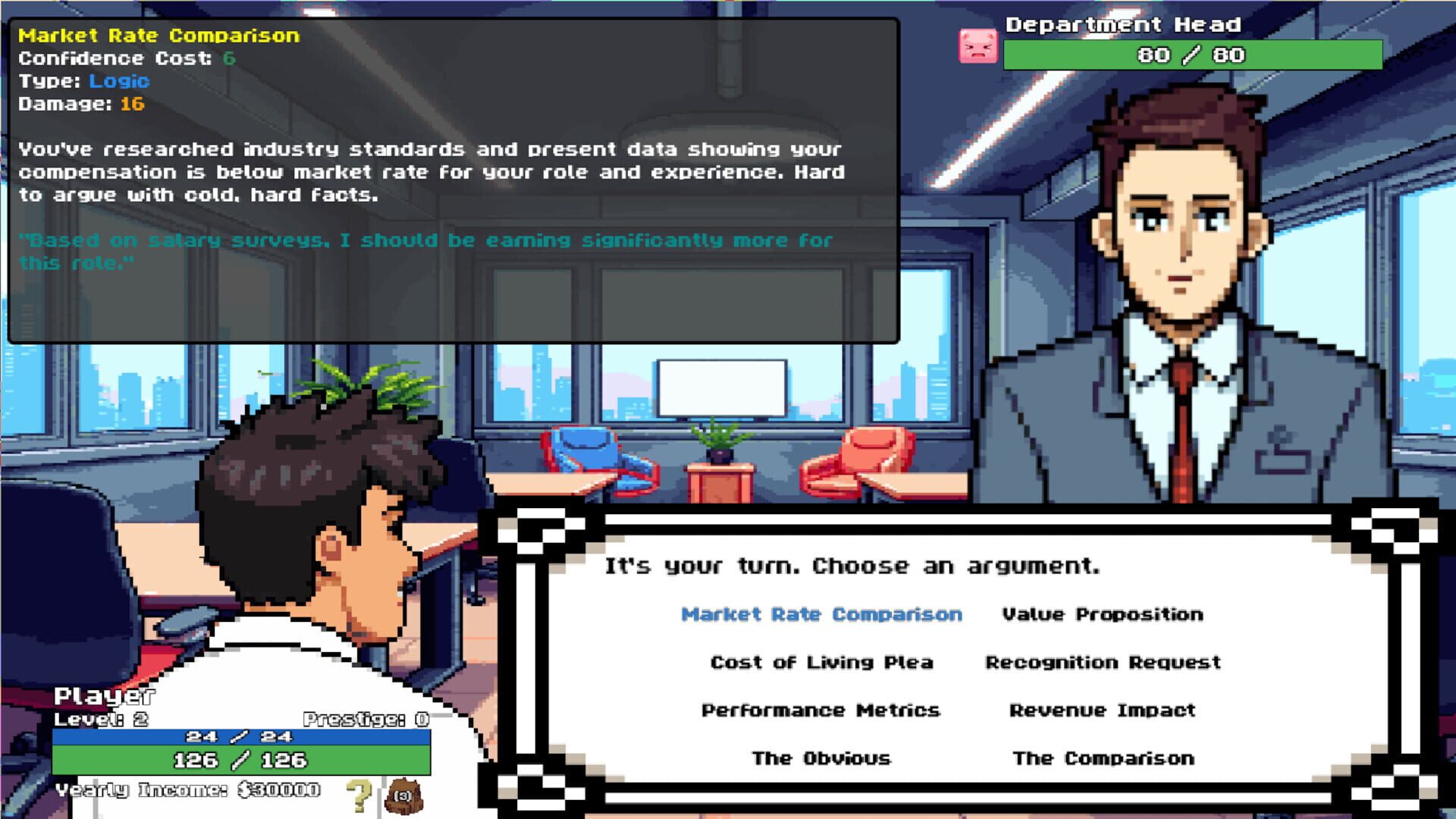Expand the Market Rate Comparison tooltip panel
Viewport: 1456px width, 819px height.
tap(159, 35)
